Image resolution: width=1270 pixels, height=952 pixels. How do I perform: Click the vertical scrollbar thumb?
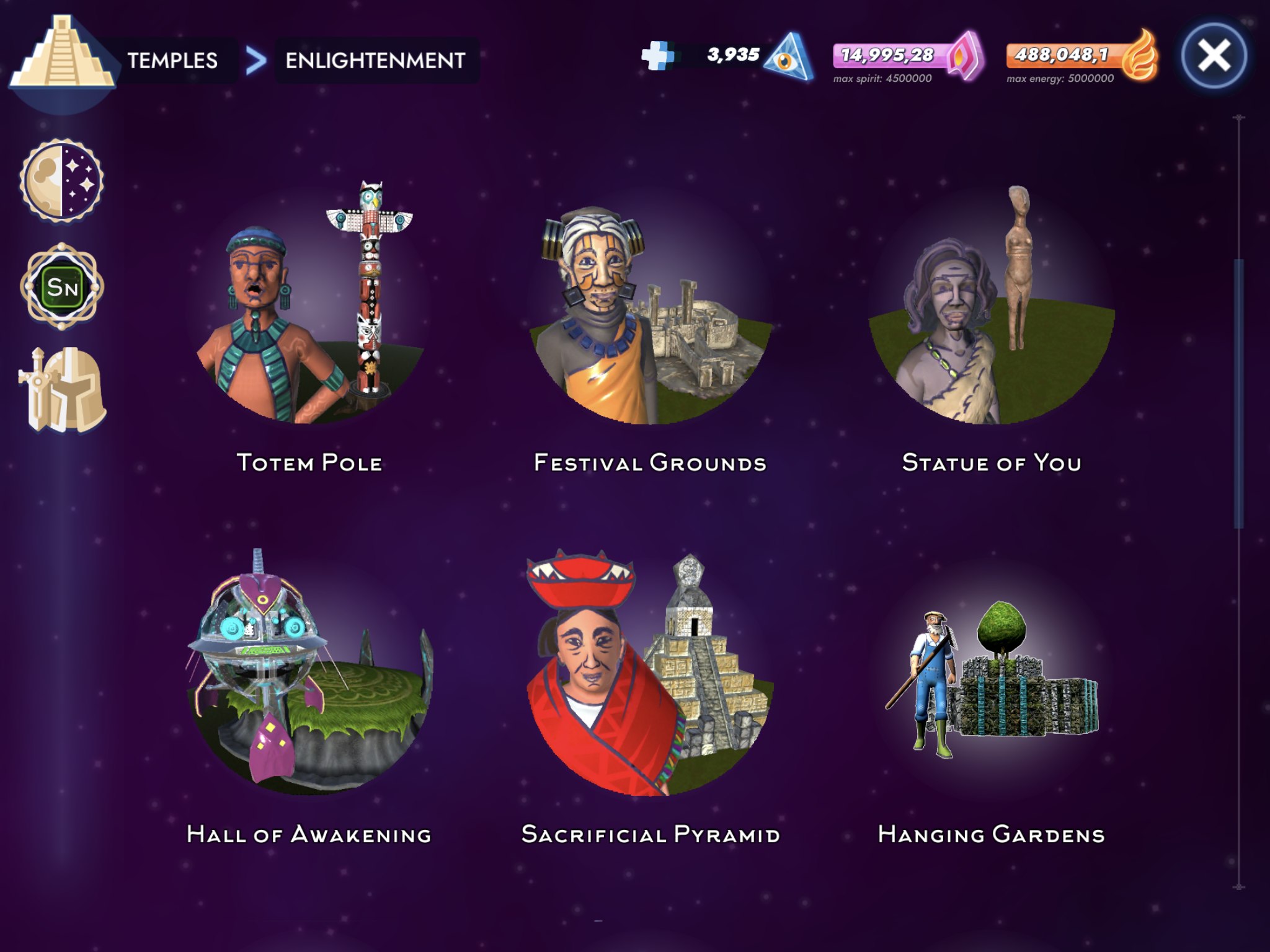[1238, 394]
